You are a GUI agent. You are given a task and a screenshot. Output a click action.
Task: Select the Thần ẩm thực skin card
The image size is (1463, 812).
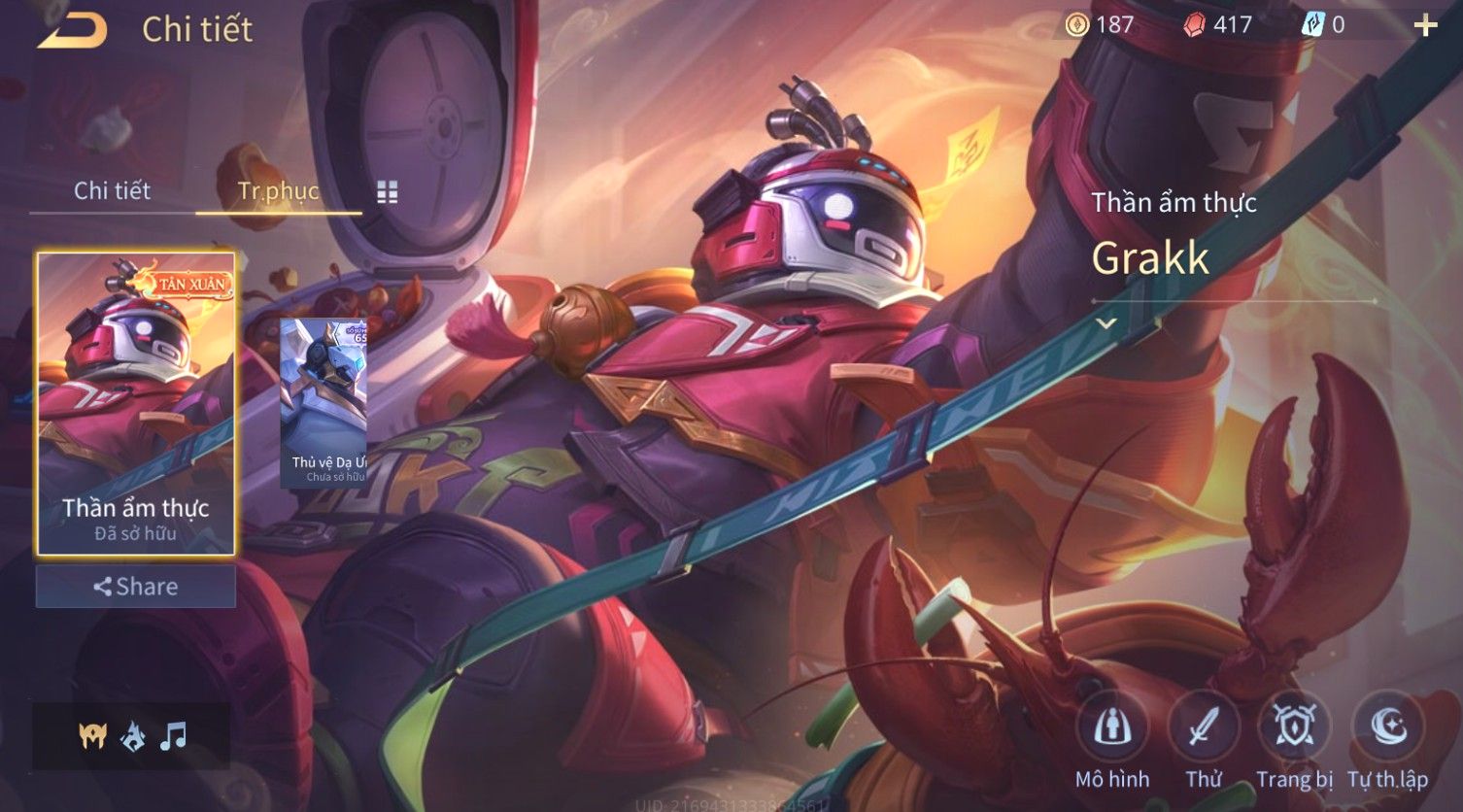pos(136,403)
